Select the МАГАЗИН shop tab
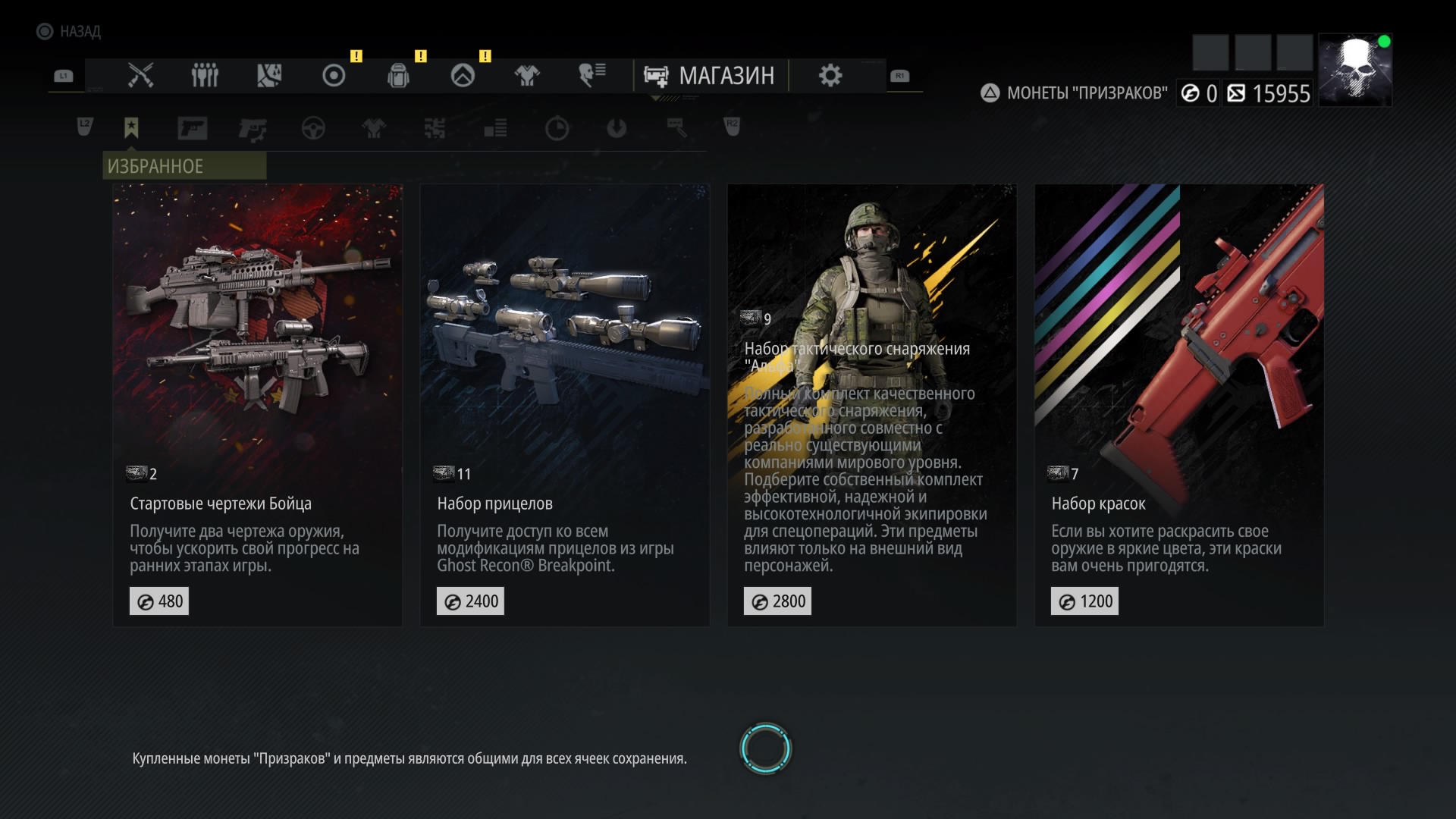Screen dimensions: 1456x819 click(x=710, y=76)
